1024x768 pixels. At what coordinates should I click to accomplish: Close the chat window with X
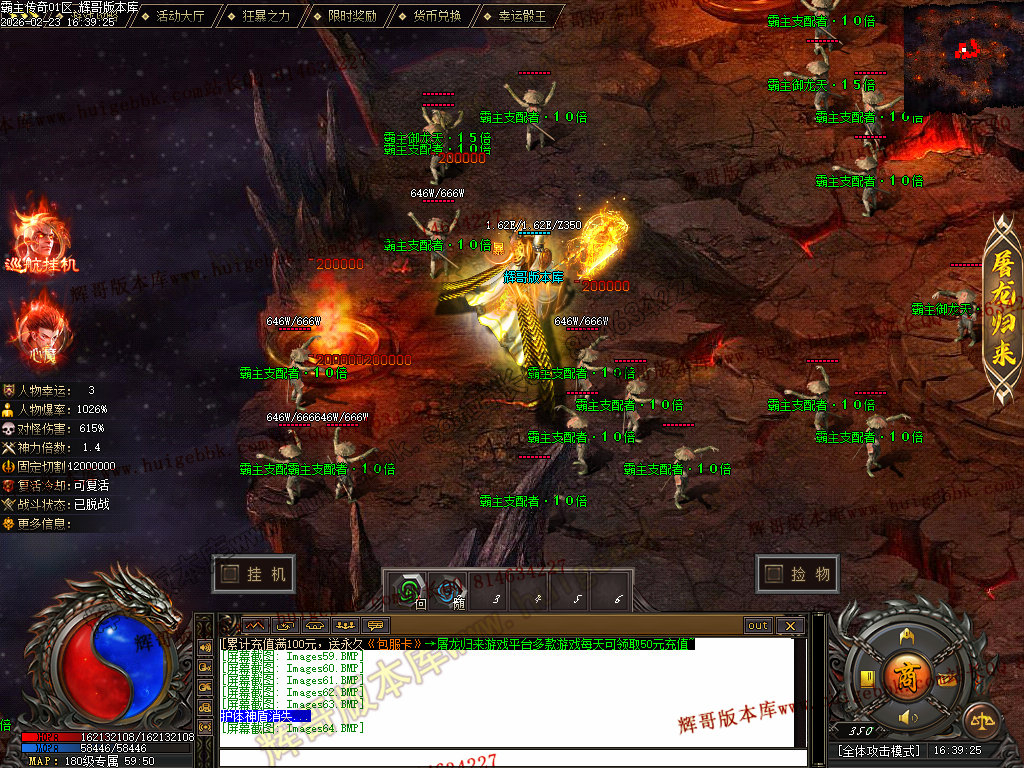789,626
